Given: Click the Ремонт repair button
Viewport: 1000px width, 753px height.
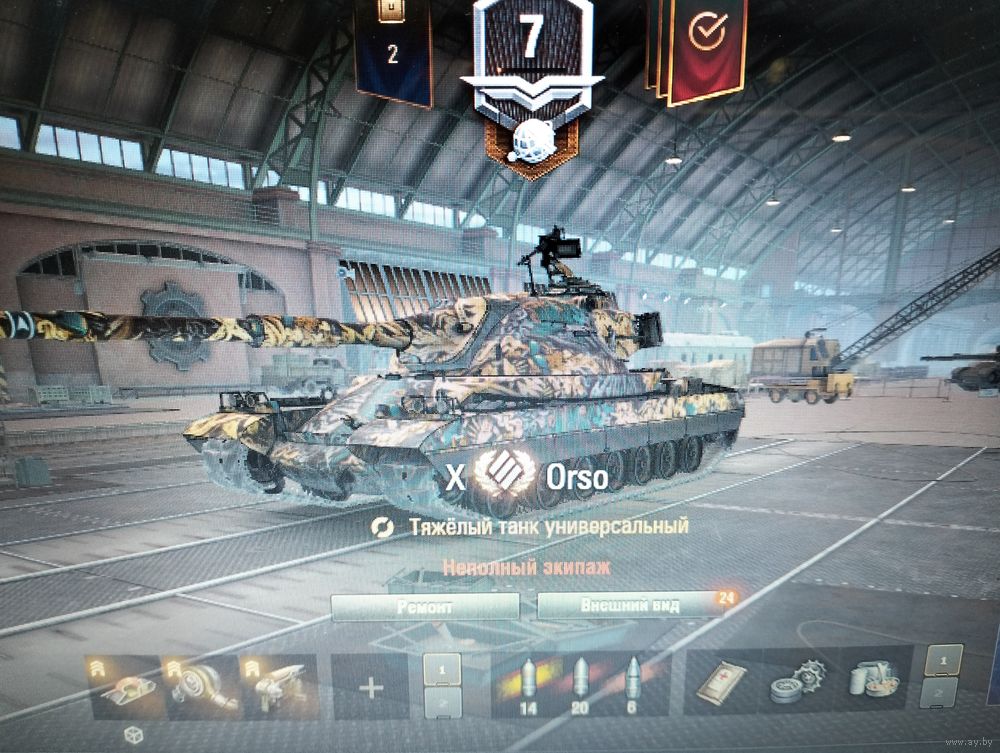Looking at the screenshot, I should coord(425,607).
